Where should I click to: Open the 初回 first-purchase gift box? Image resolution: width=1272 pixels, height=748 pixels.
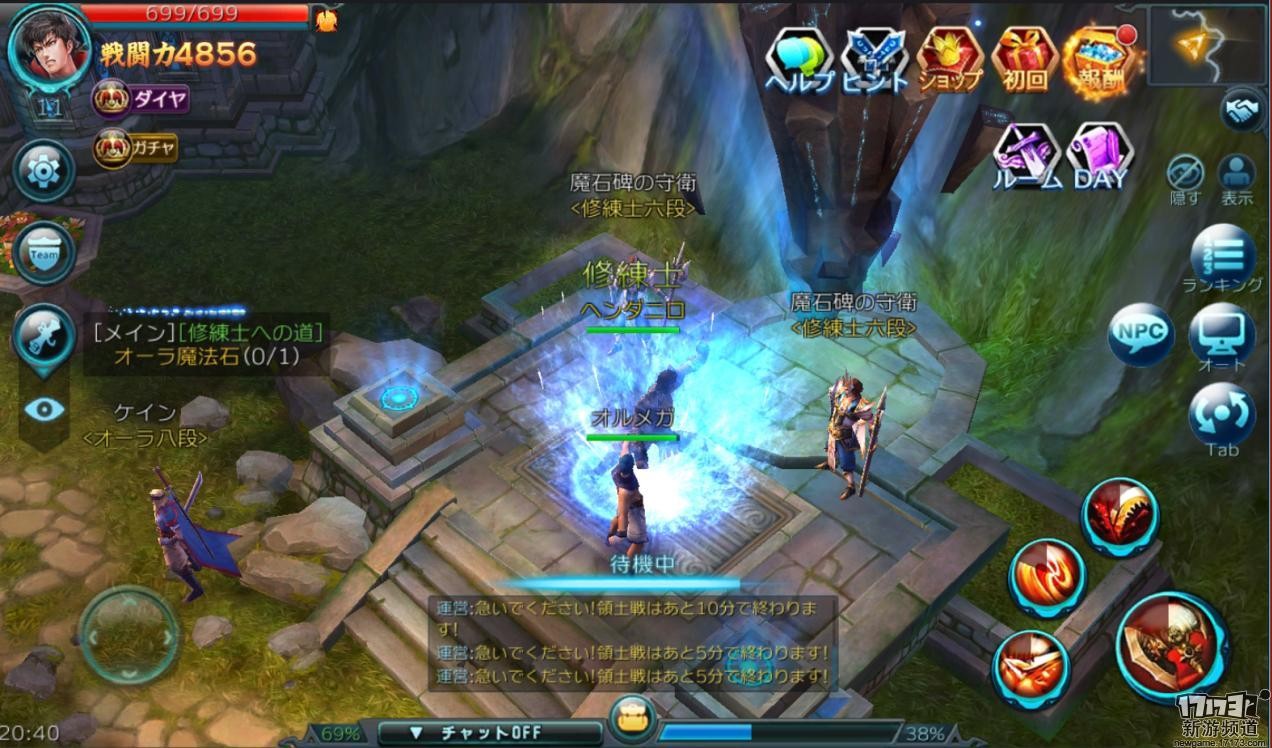tap(1025, 60)
